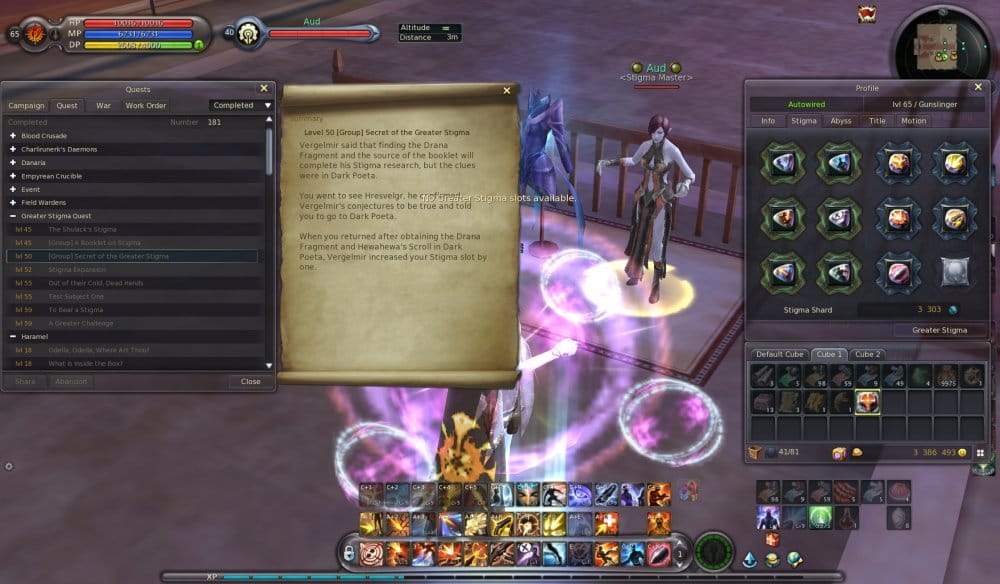1000x584 pixels.
Task: Close the Profile window
Action: click(x=978, y=87)
